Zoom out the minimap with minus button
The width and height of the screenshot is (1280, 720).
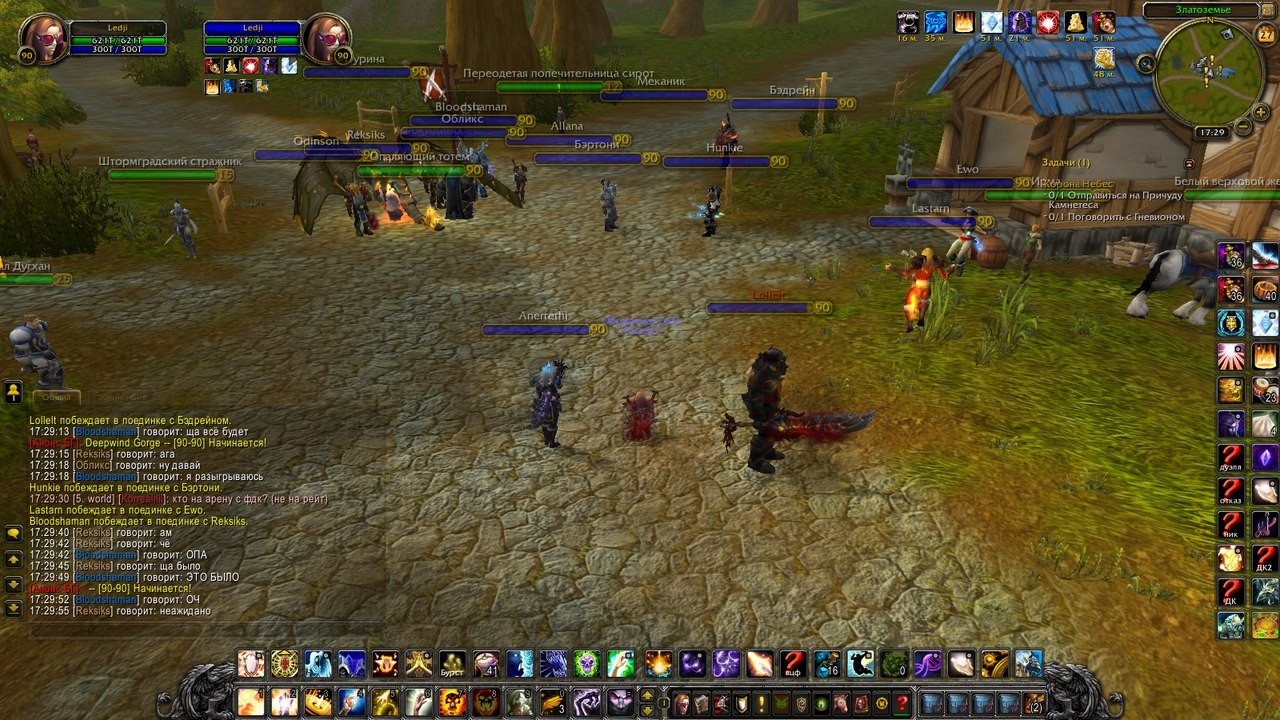[1243, 127]
